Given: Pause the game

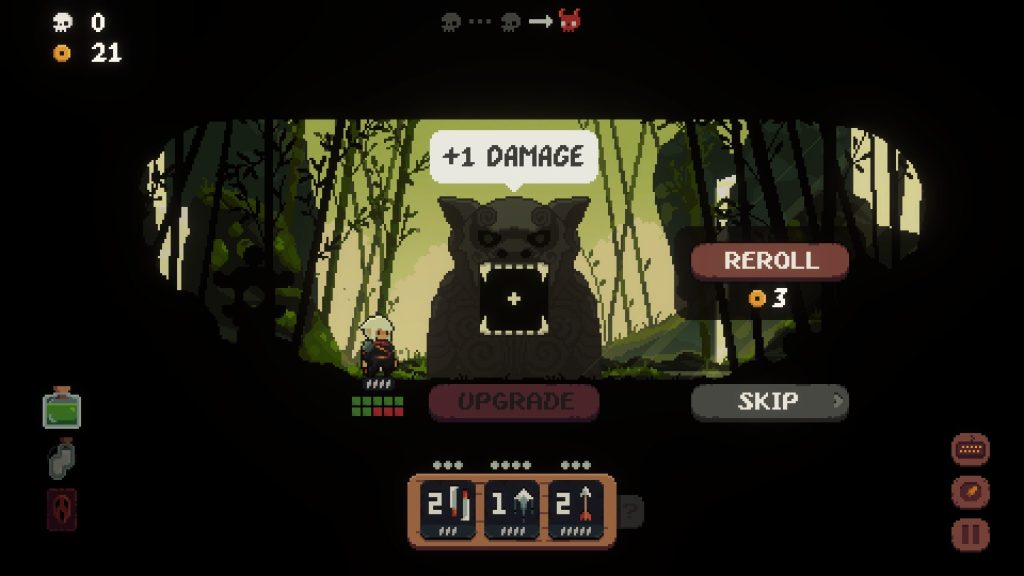Looking at the screenshot, I should pos(970,534).
